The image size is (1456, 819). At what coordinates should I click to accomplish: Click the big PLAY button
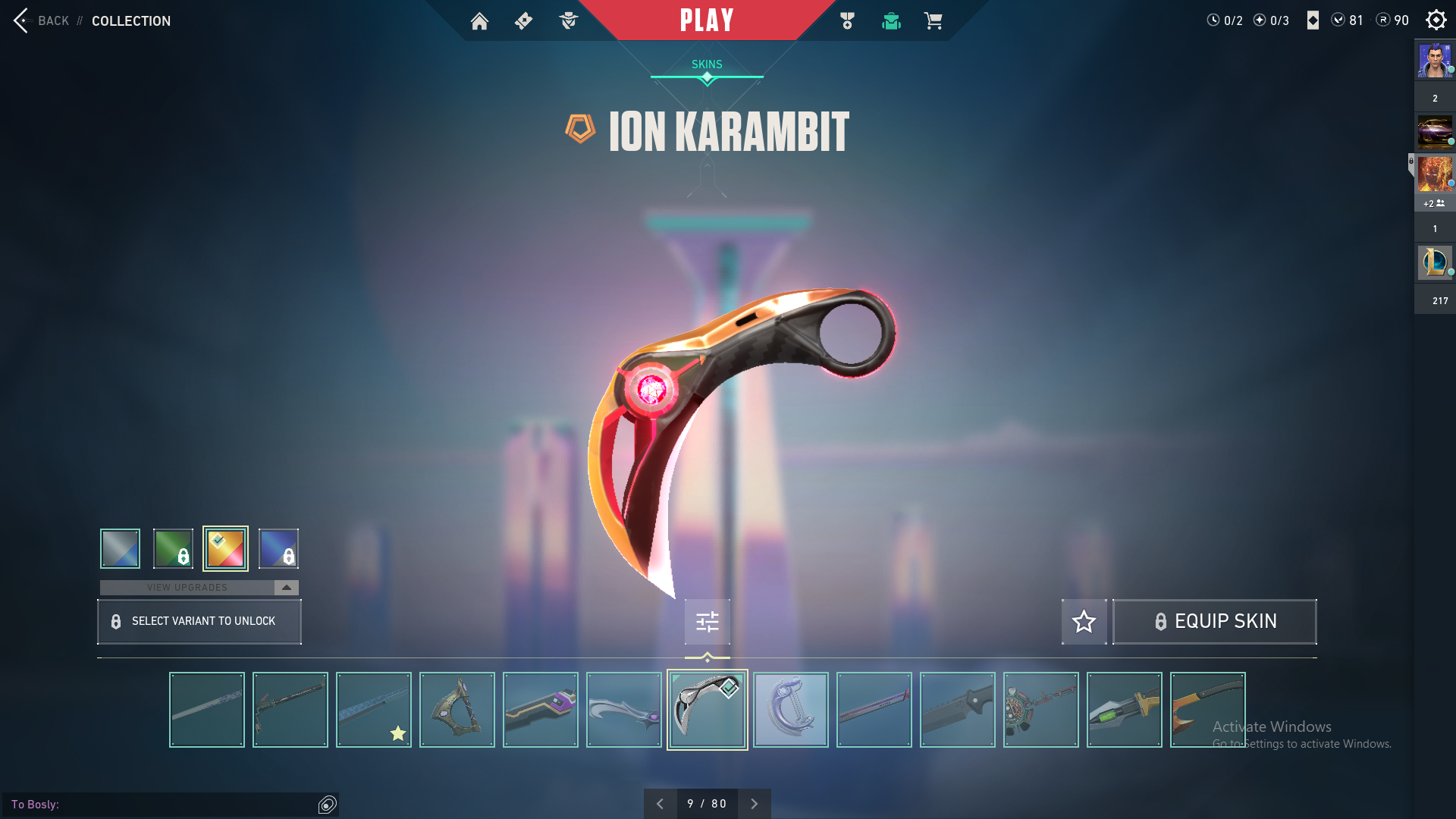pos(707,20)
